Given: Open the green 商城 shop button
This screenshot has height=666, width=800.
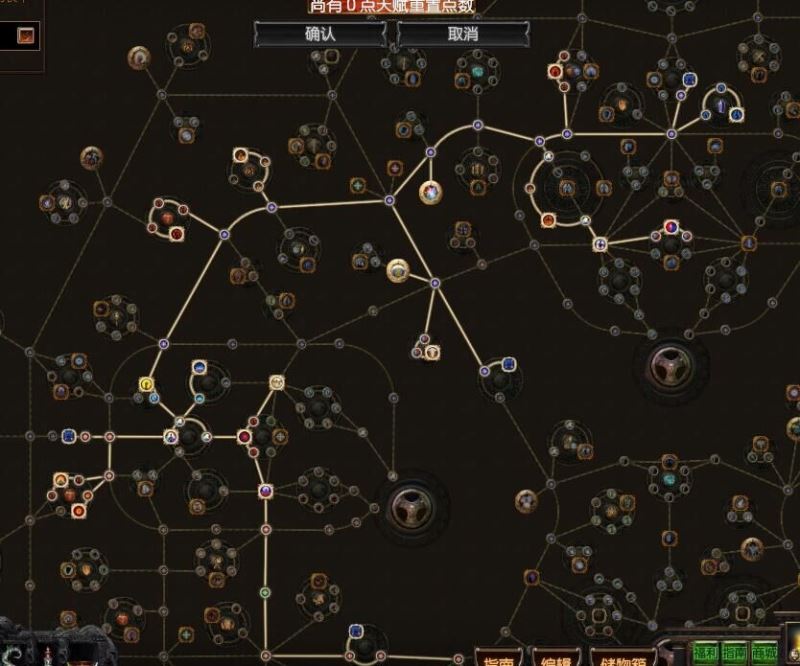Looking at the screenshot, I should [765, 650].
